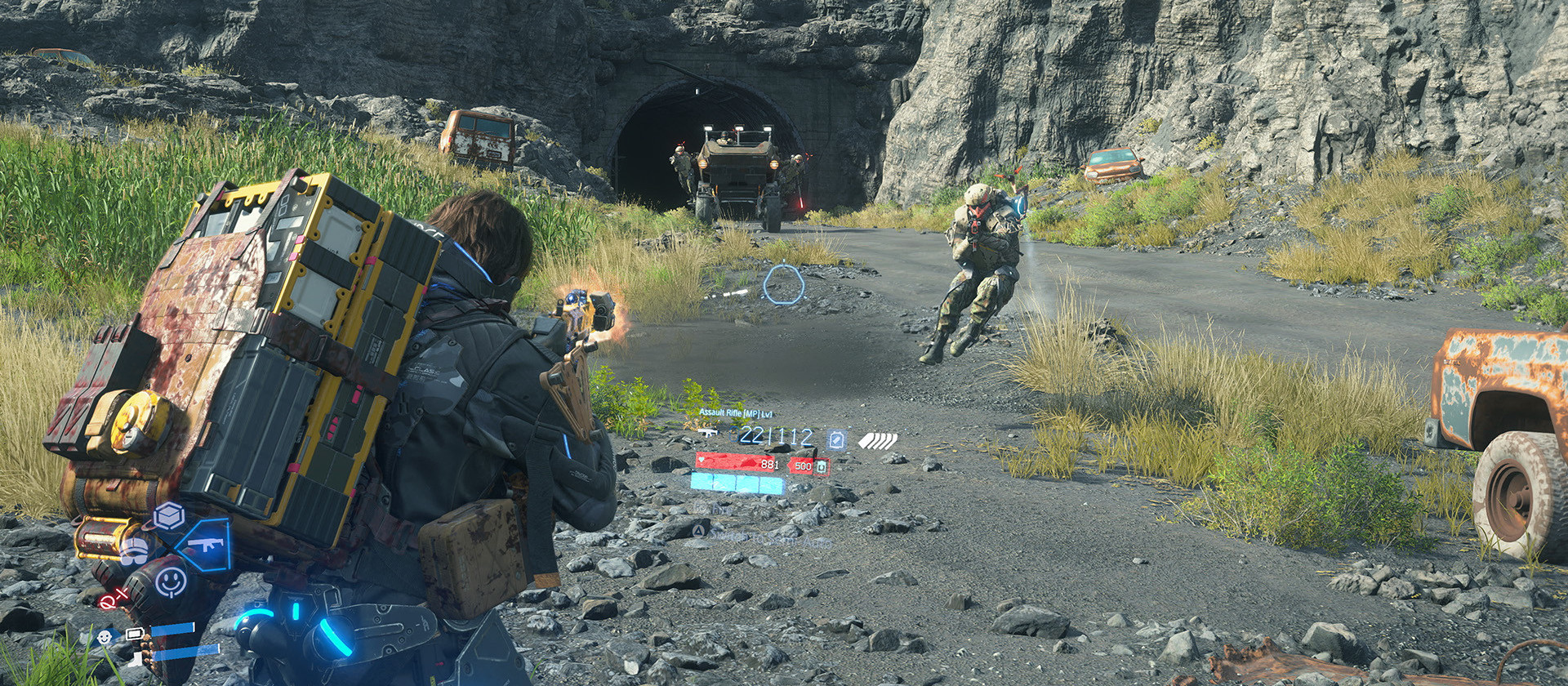Select the ammo counter reading 22|112

[x=770, y=435]
